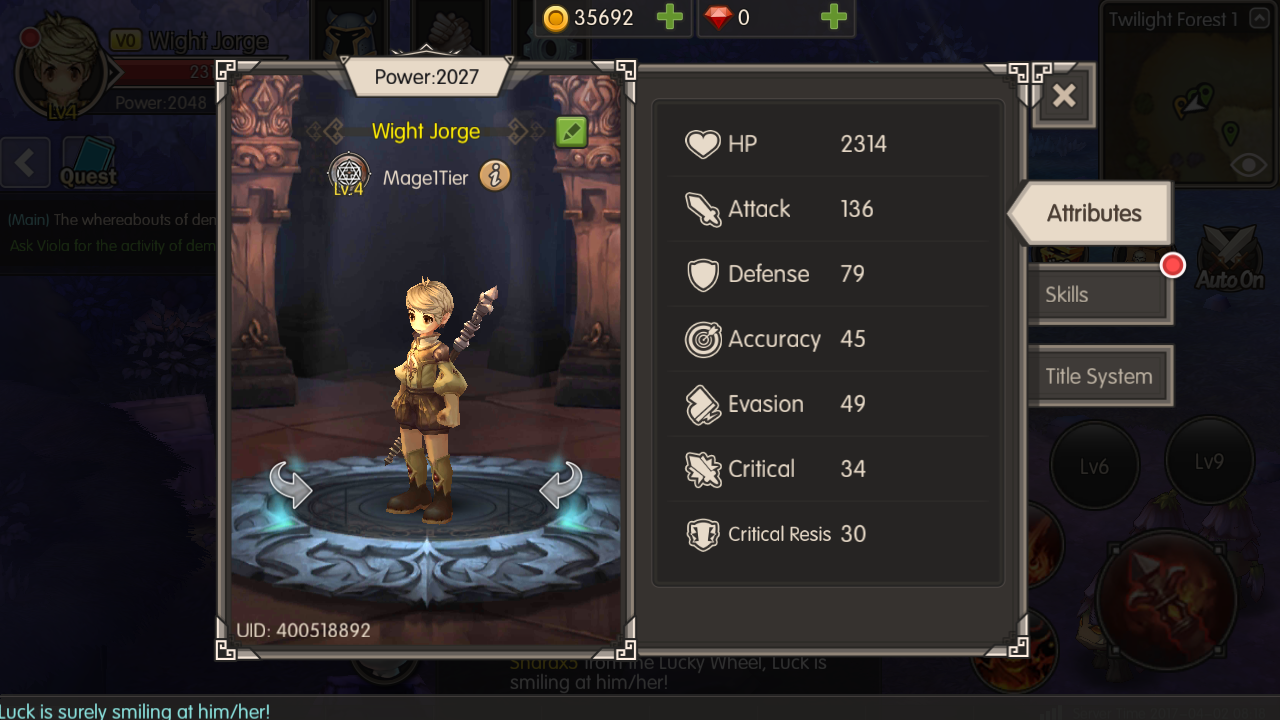Close the character info panel

(x=1064, y=96)
